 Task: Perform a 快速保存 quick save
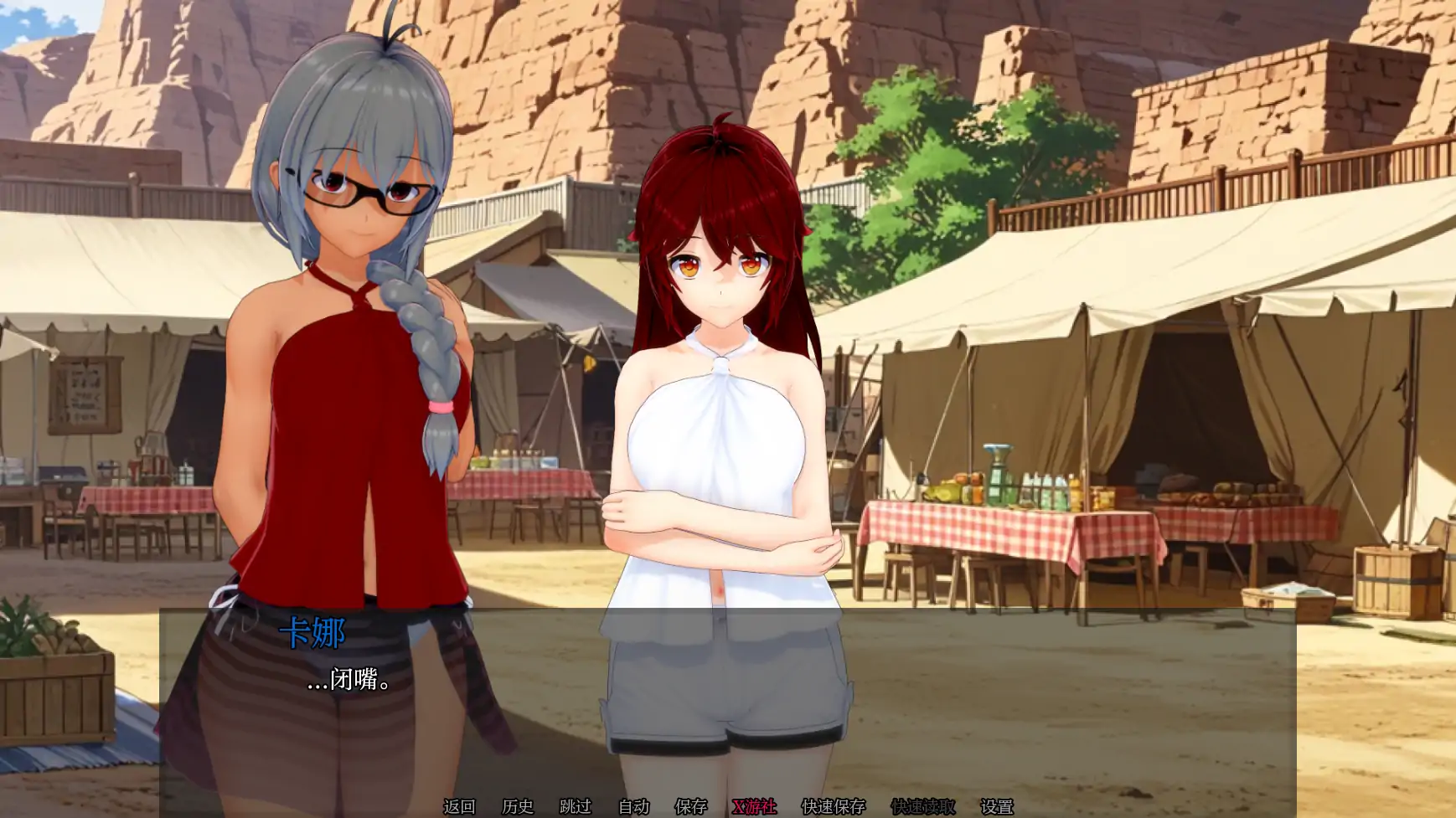point(834,809)
